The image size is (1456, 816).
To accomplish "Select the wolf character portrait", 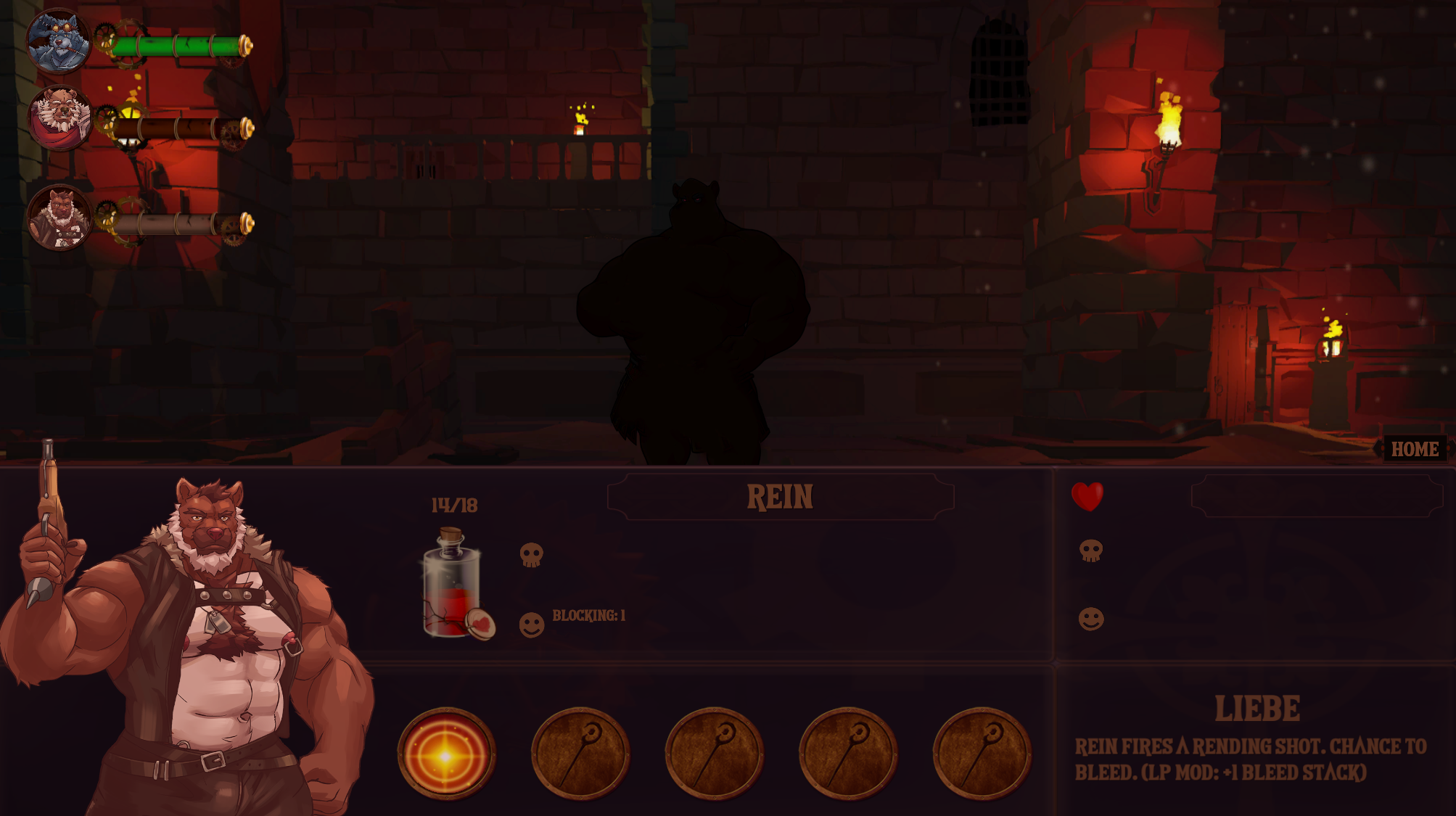I will [58, 40].
